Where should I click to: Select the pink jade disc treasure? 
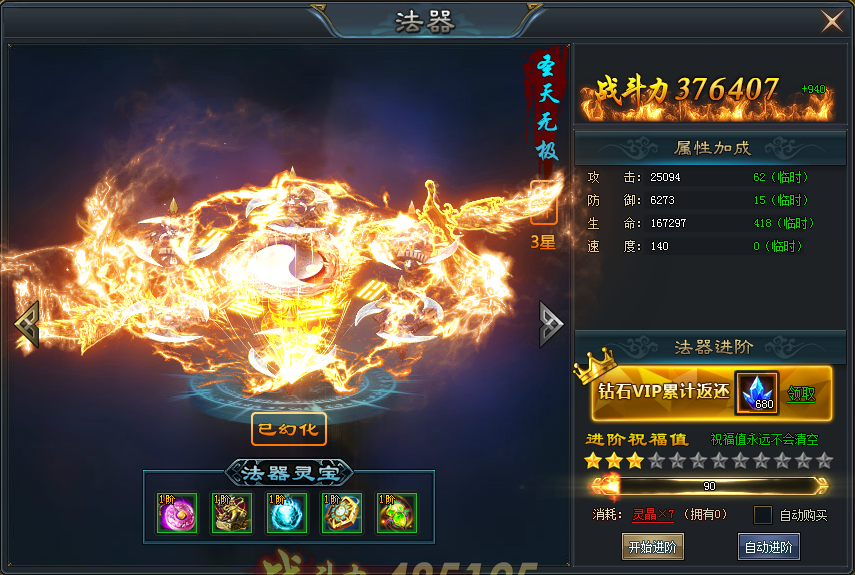pyautogui.click(x=177, y=513)
